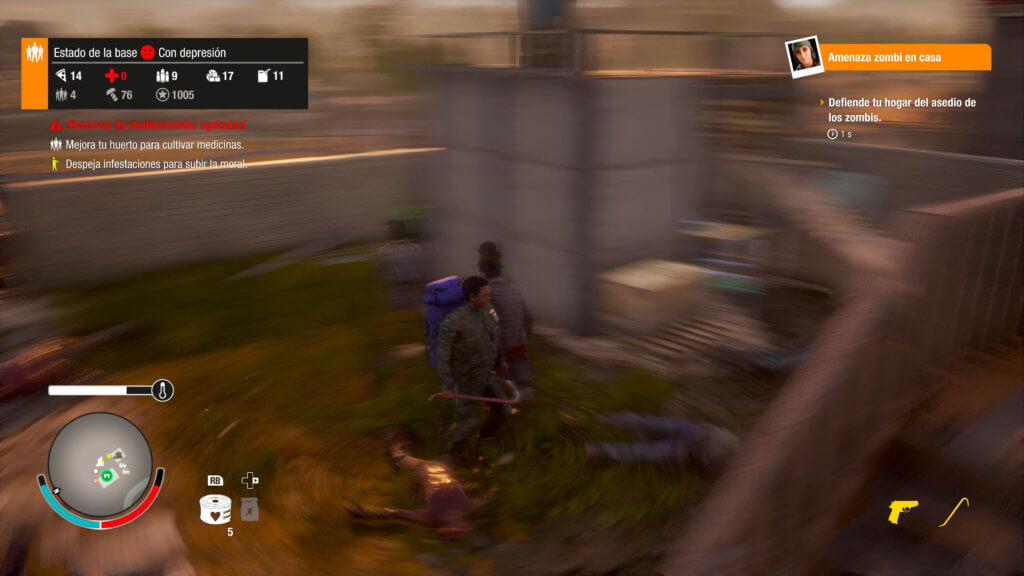Click the ammo bullets resource icon

164,76
